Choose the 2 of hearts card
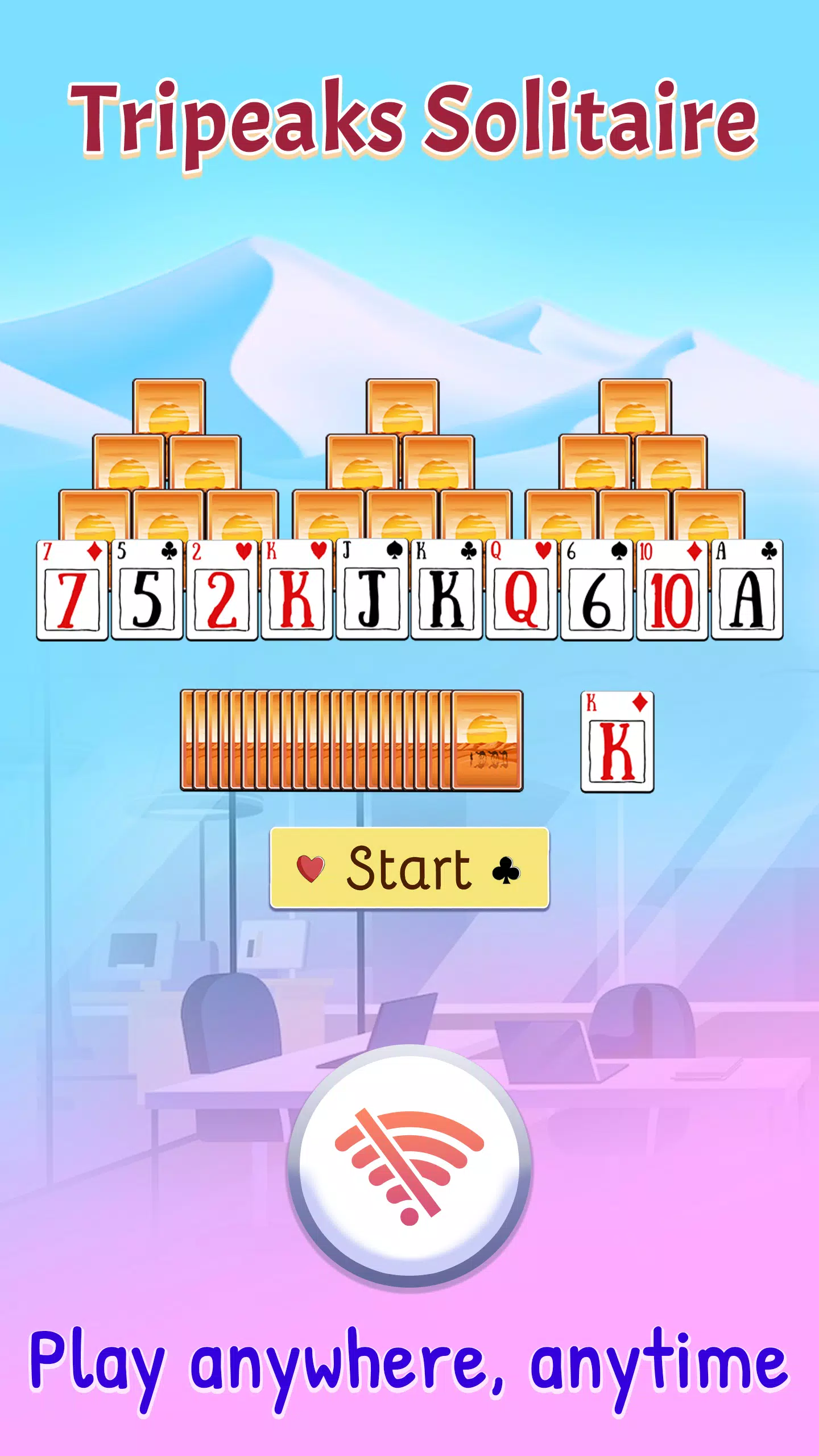Viewport: 819px width, 1456px height. coord(222,590)
